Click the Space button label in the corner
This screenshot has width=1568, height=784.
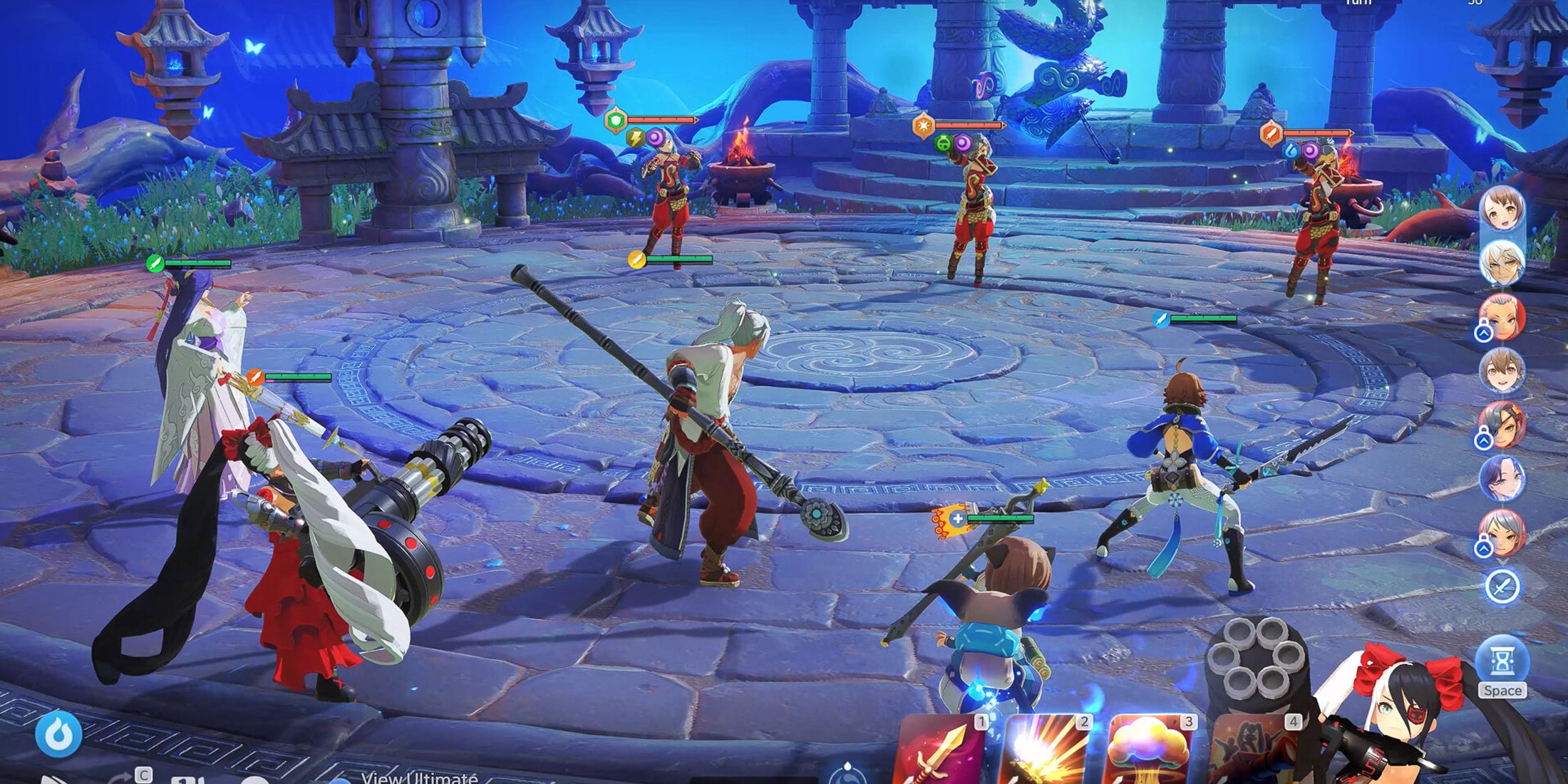point(1504,689)
